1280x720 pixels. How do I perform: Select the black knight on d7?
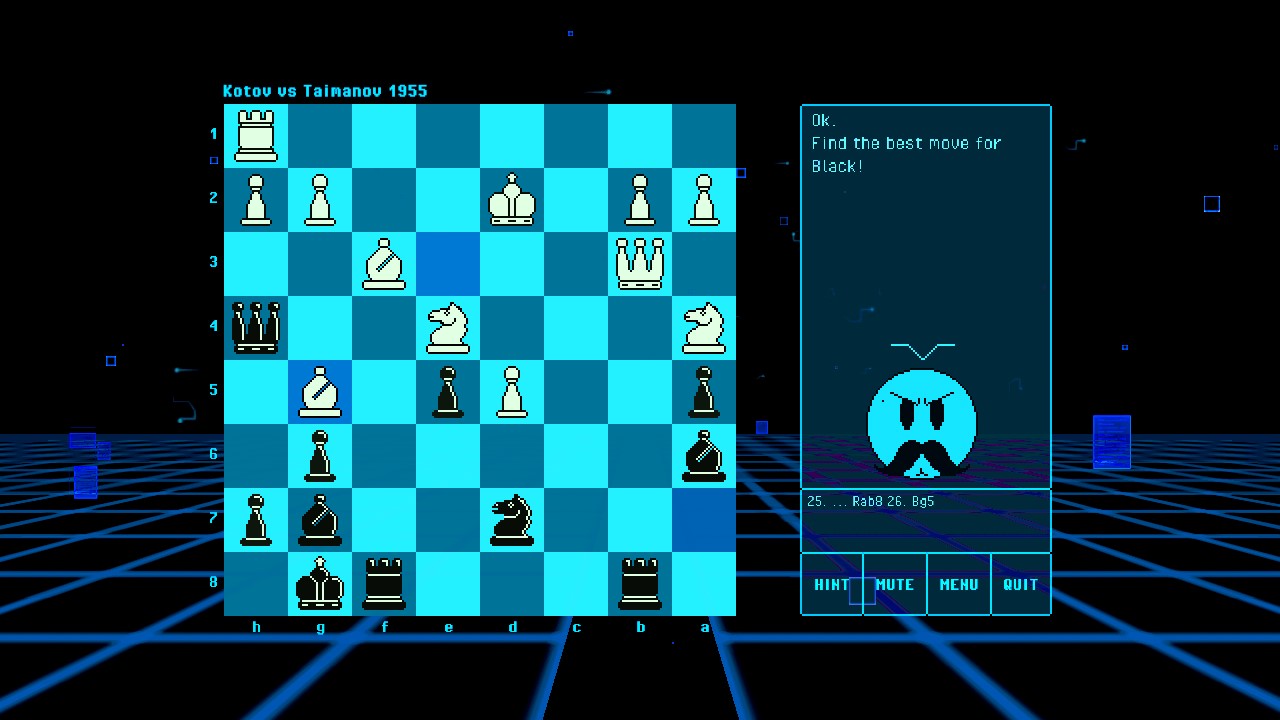512,518
